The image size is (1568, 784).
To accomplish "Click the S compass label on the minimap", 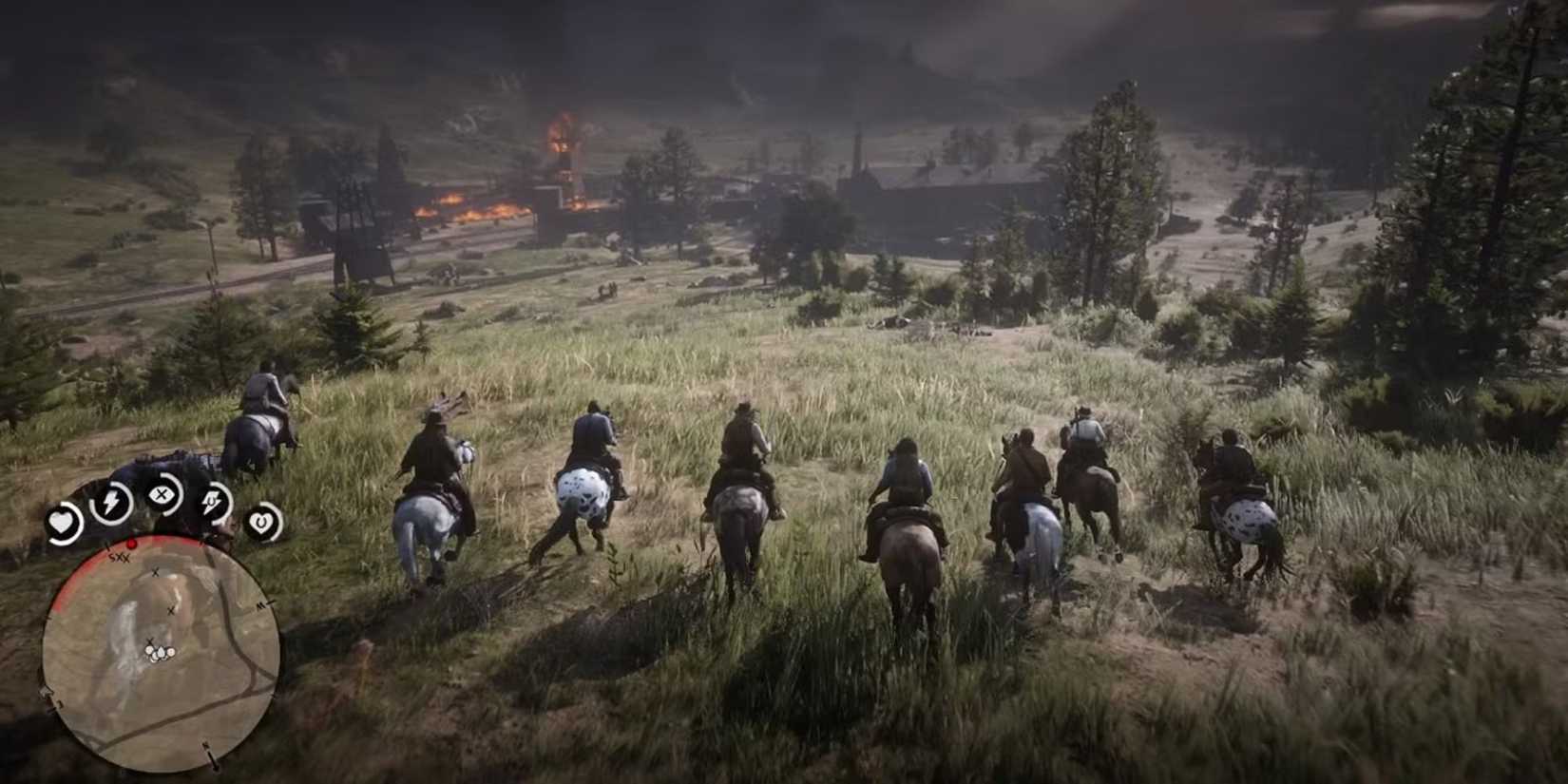I will click(x=111, y=558).
